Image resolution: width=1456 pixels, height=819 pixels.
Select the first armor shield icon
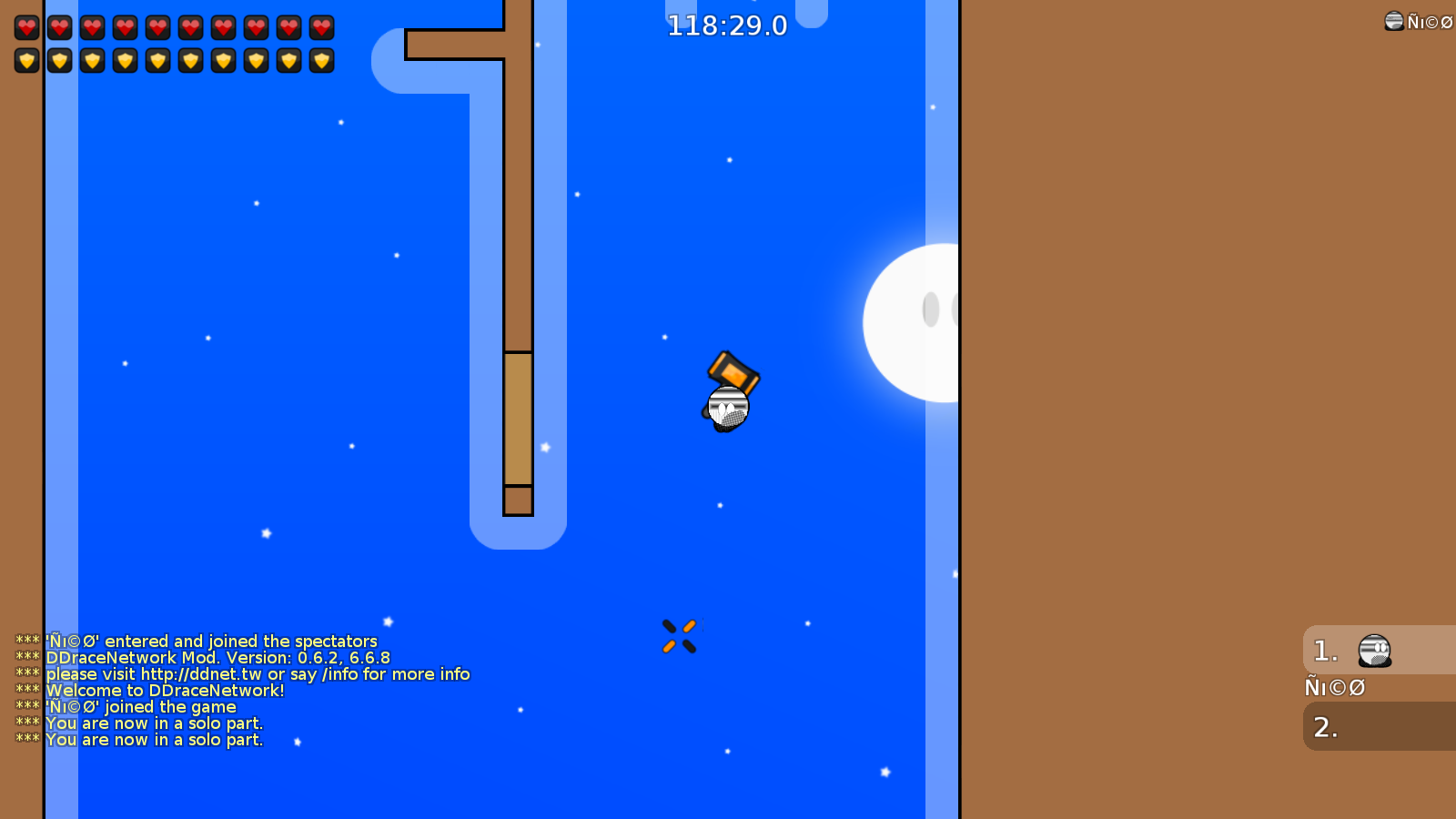pos(27,60)
